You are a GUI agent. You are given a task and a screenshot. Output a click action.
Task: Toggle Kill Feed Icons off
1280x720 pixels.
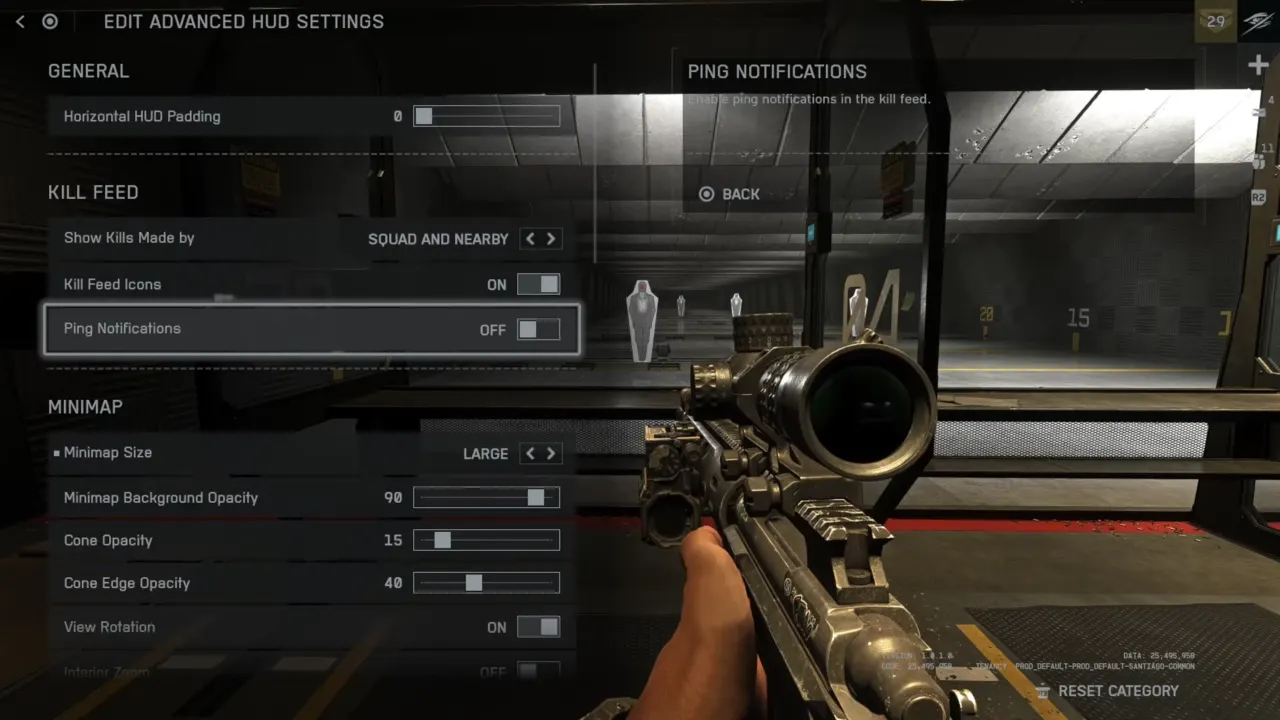538,285
